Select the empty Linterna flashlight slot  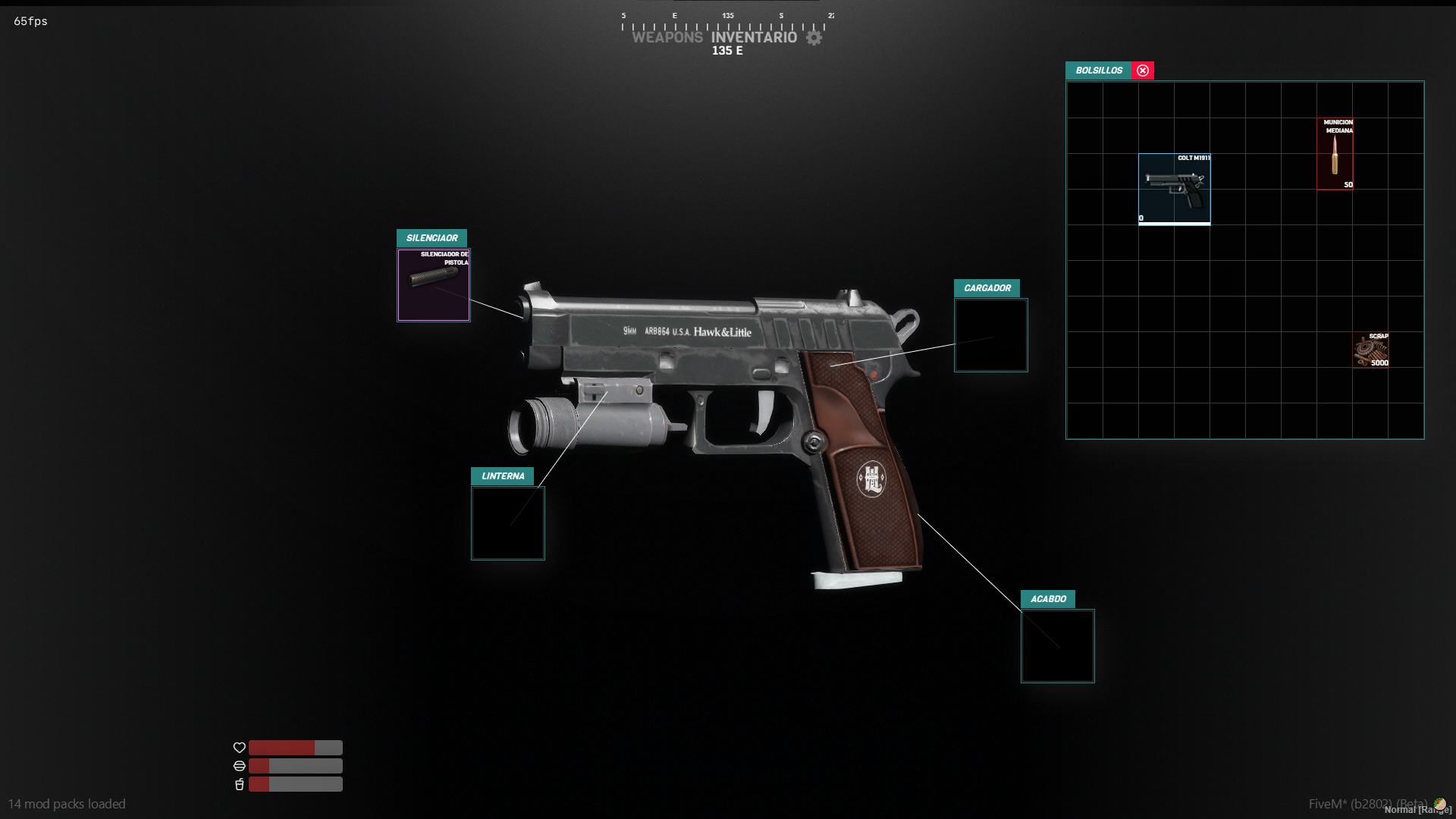coord(508,523)
